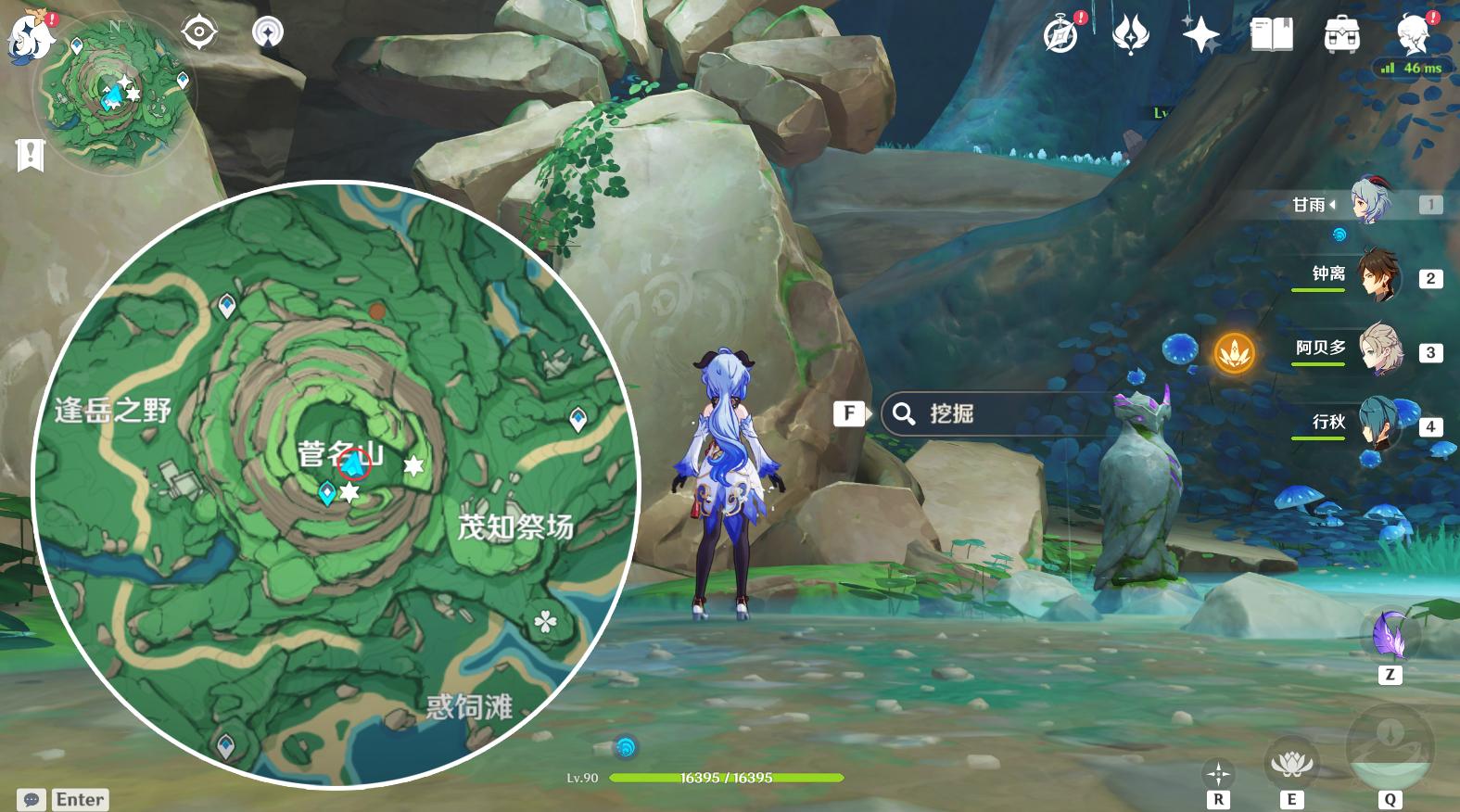Select active character 甘雨 in party list
Screen dimensions: 1460x812
point(1369,203)
